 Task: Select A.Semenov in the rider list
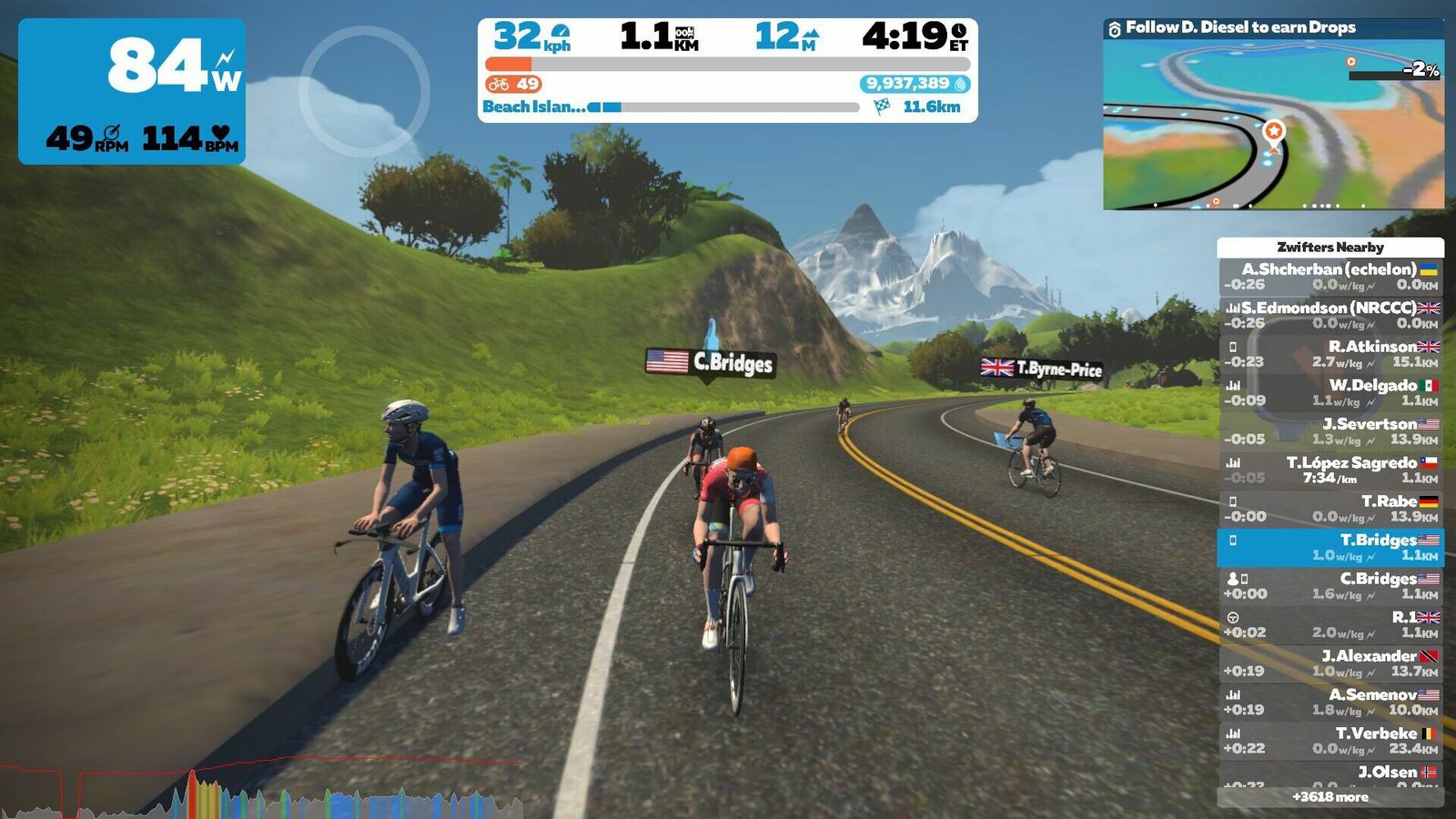click(x=1330, y=702)
